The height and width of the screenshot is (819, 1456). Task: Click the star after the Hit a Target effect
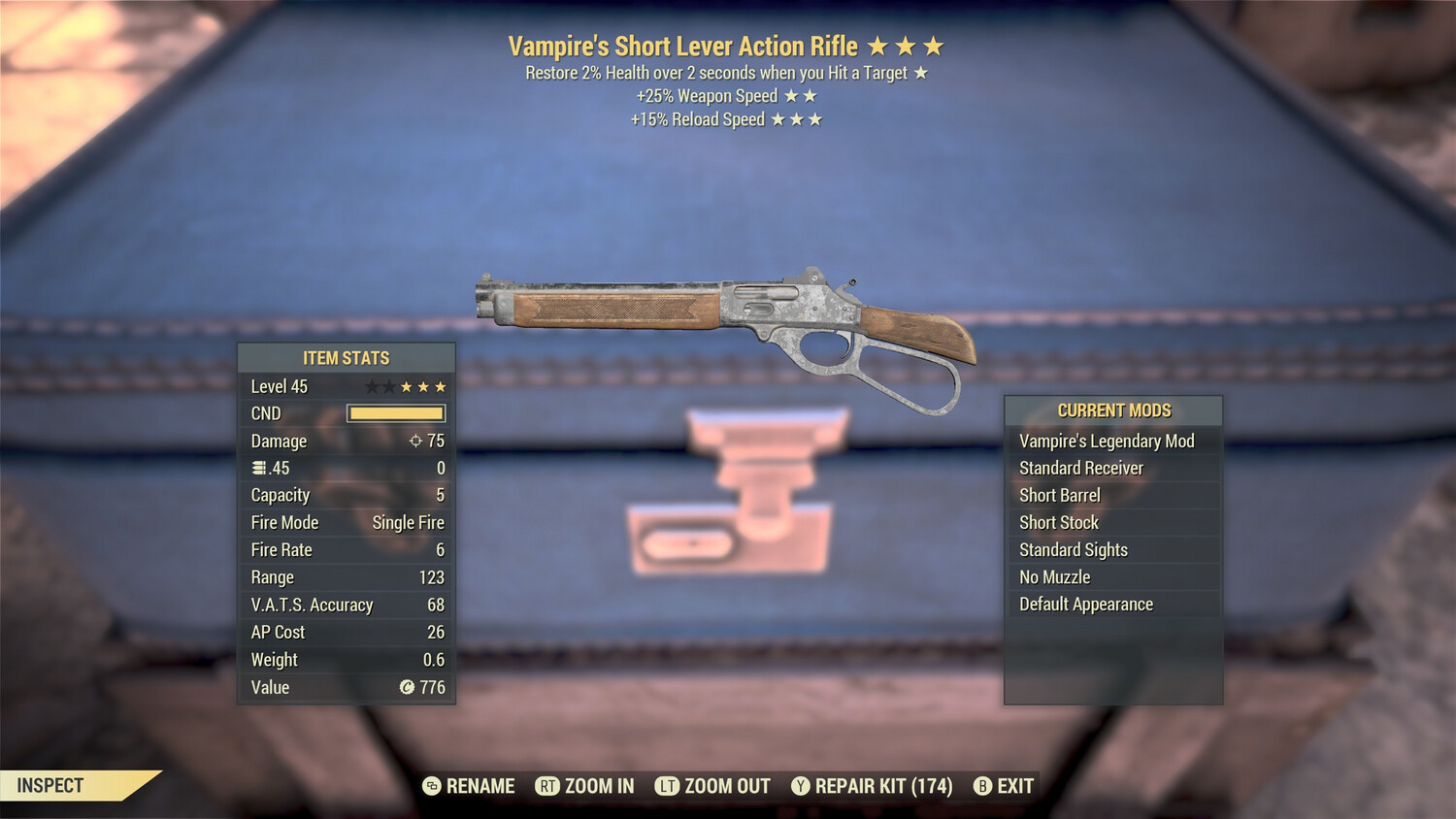pos(922,72)
